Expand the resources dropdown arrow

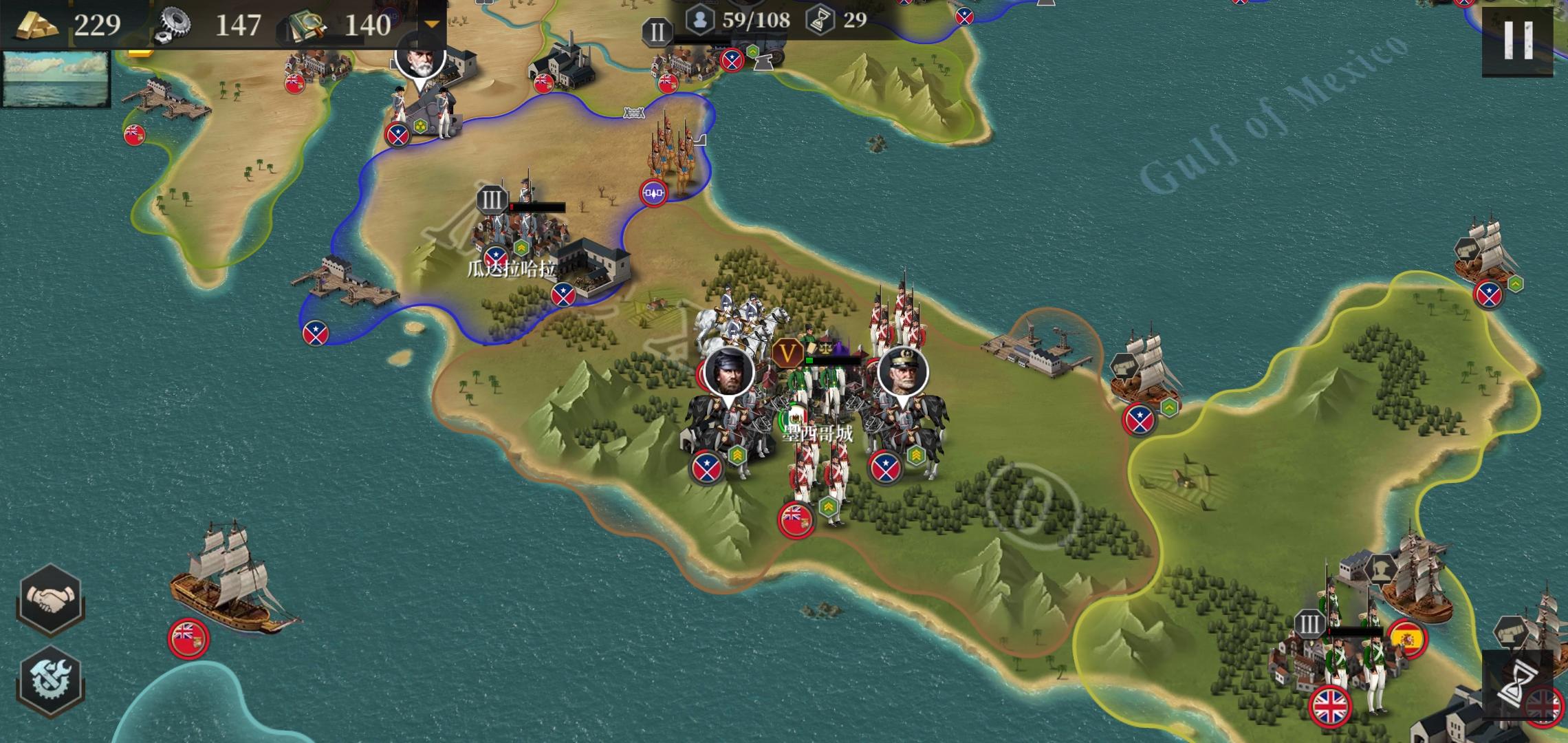coord(431,25)
